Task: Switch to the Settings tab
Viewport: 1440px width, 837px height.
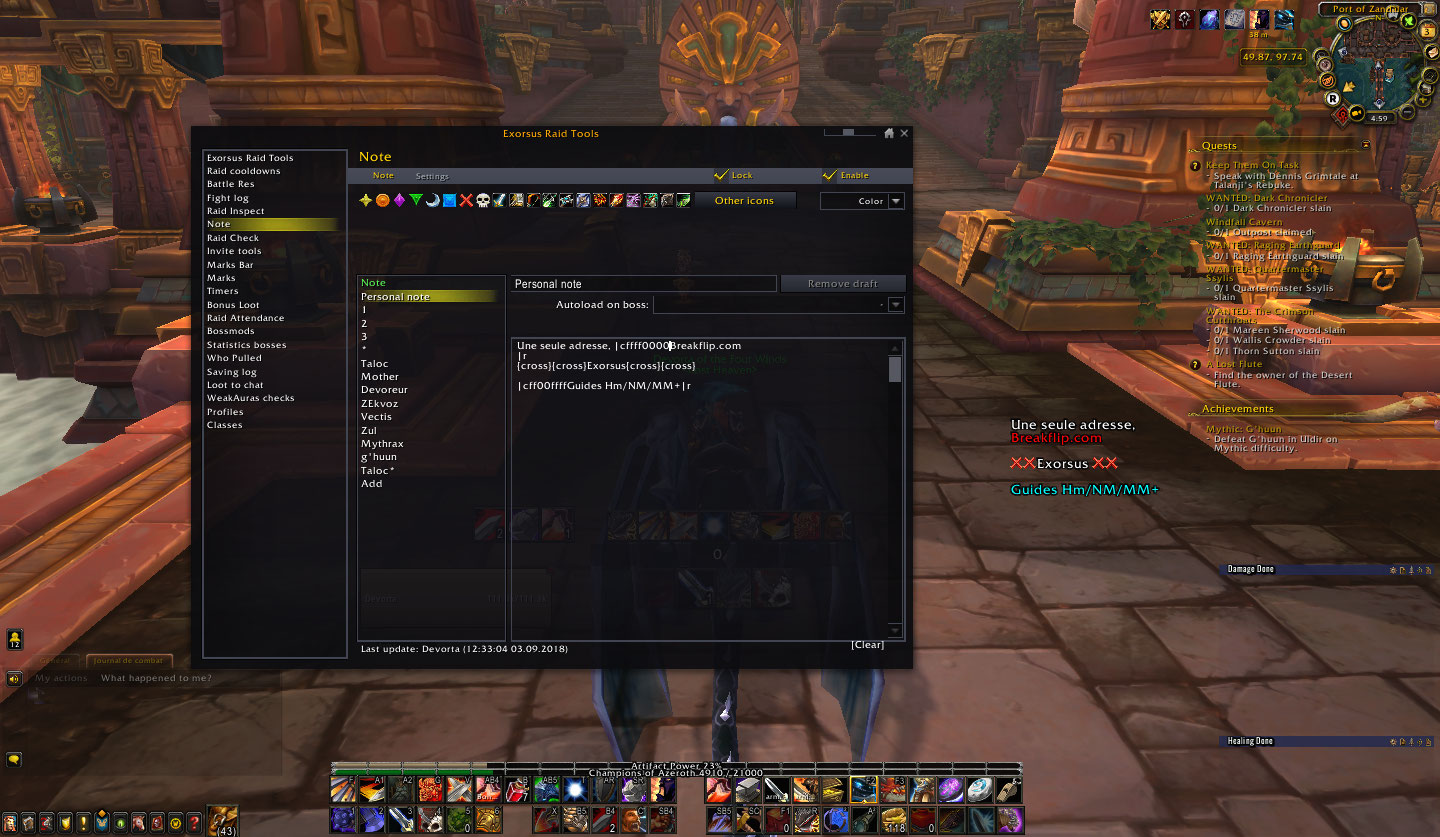Action: click(432, 176)
